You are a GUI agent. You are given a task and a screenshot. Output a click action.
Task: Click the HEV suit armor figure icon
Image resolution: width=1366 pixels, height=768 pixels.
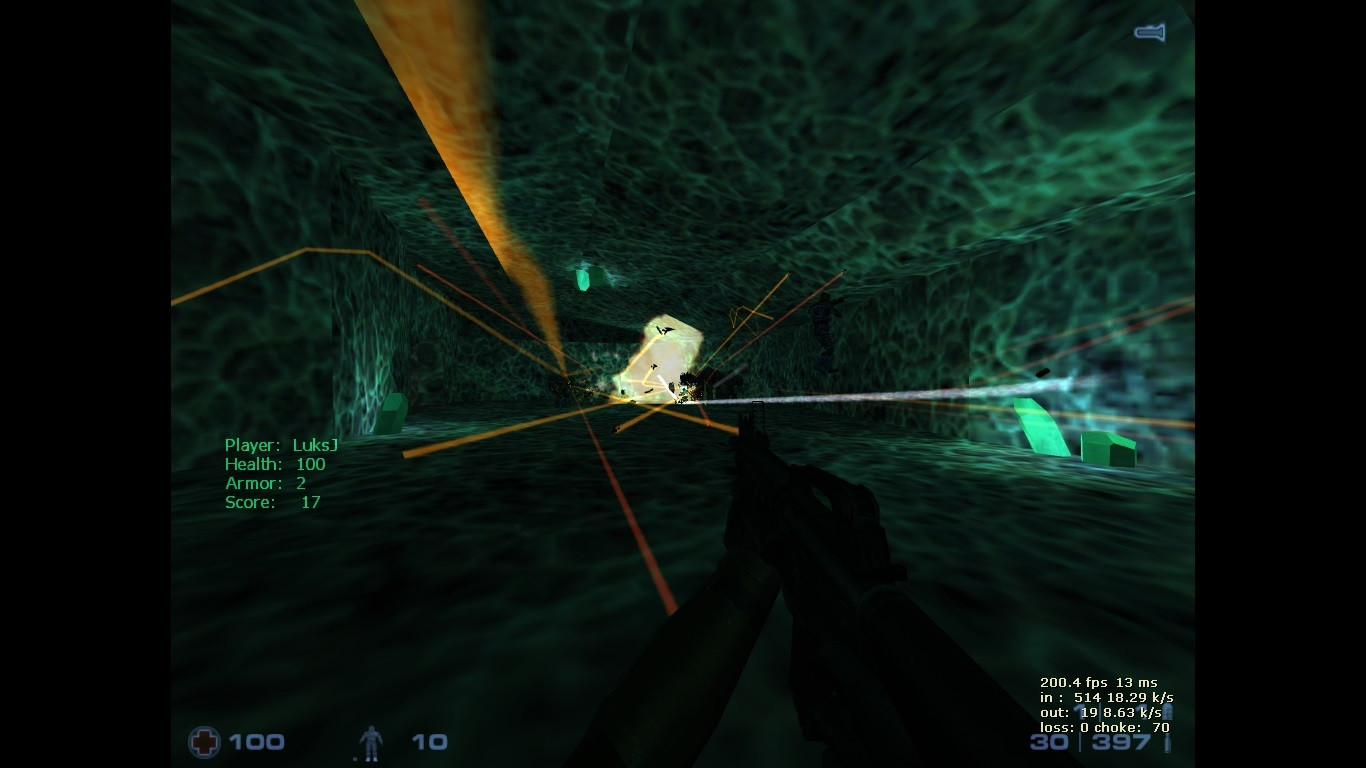[369, 742]
